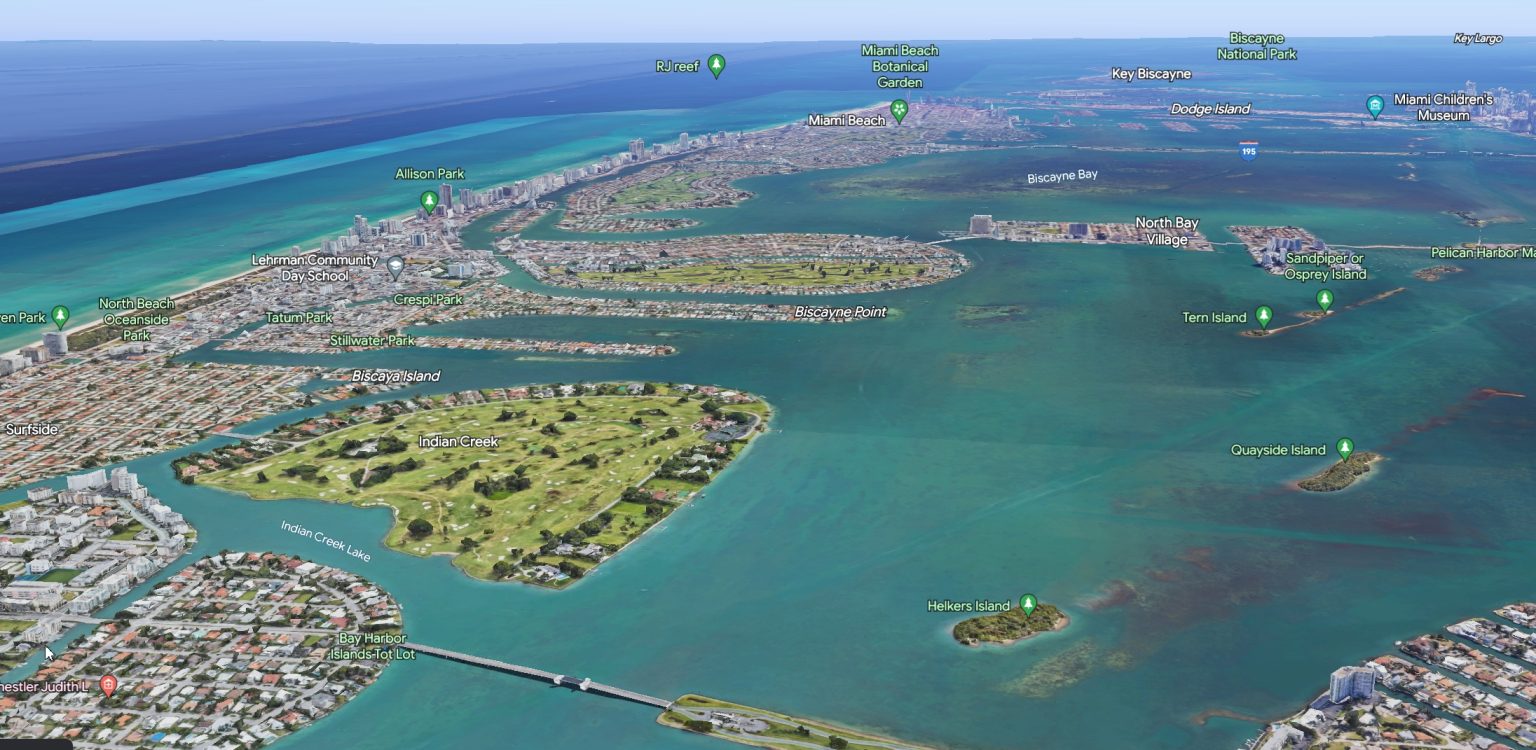The width and height of the screenshot is (1536, 750).
Task: Select the Allison Park green marker
Action: (x=429, y=200)
